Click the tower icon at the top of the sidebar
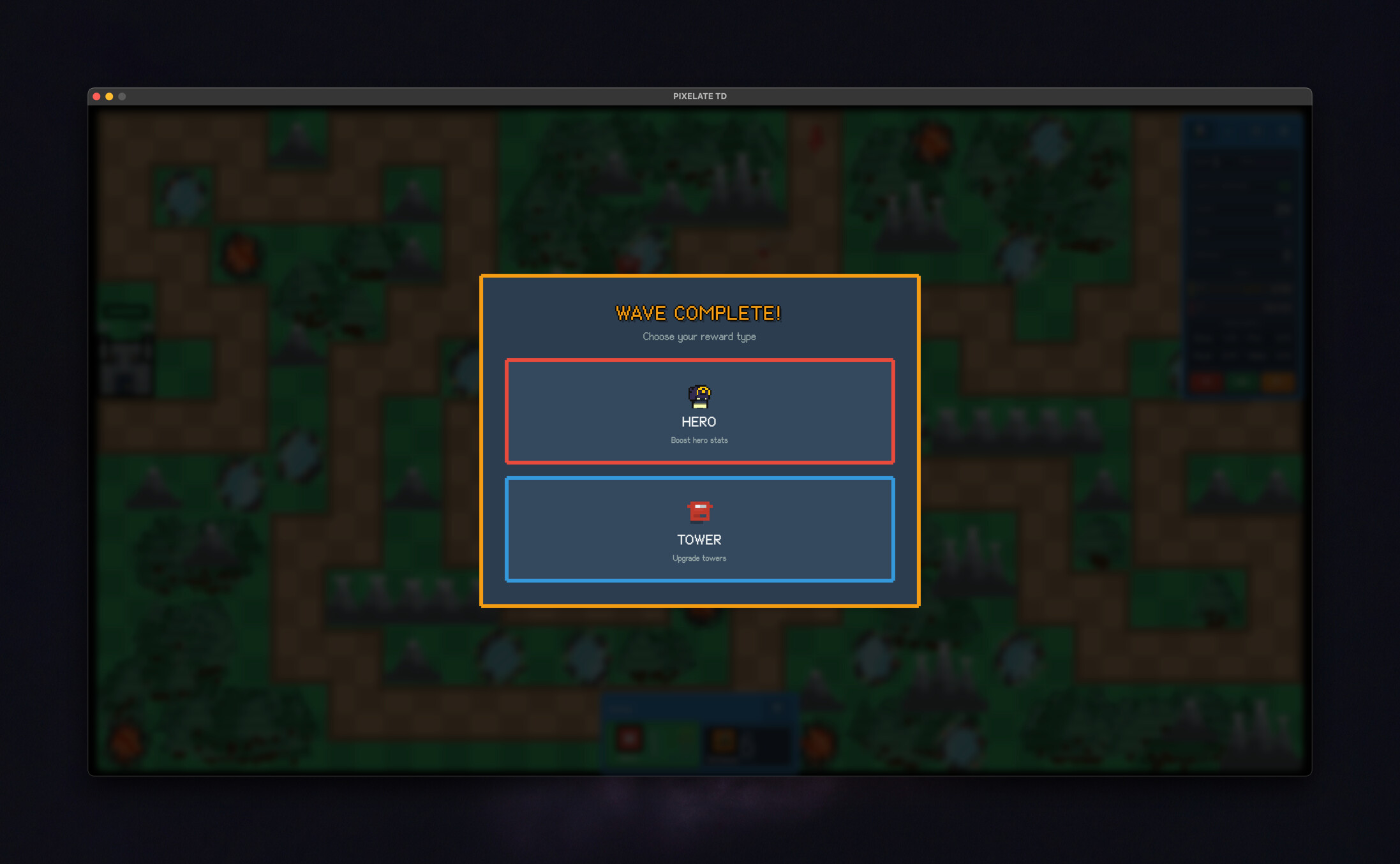 point(1201,131)
